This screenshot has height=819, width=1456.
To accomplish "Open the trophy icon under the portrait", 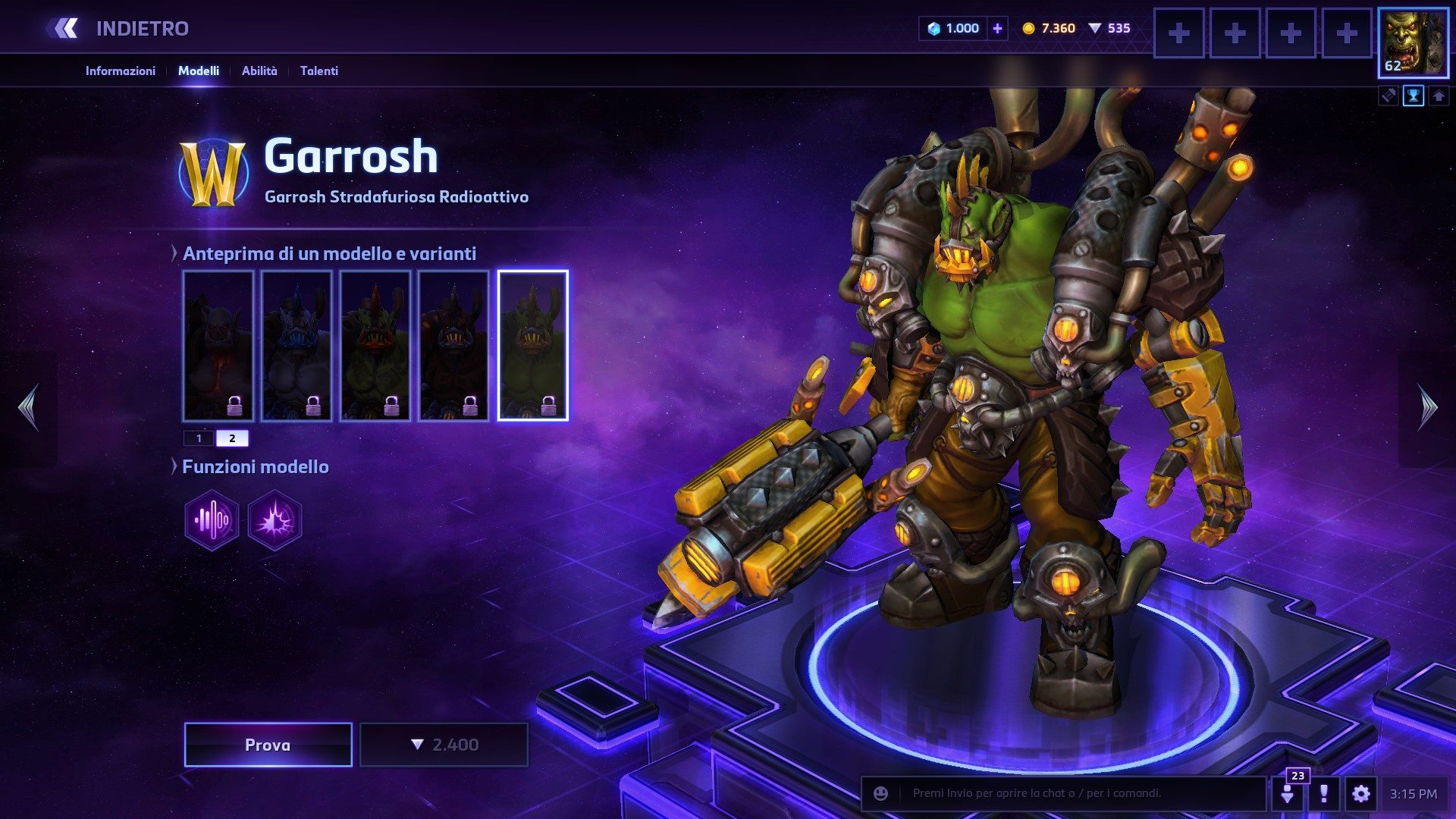I will pos(1414,96).
